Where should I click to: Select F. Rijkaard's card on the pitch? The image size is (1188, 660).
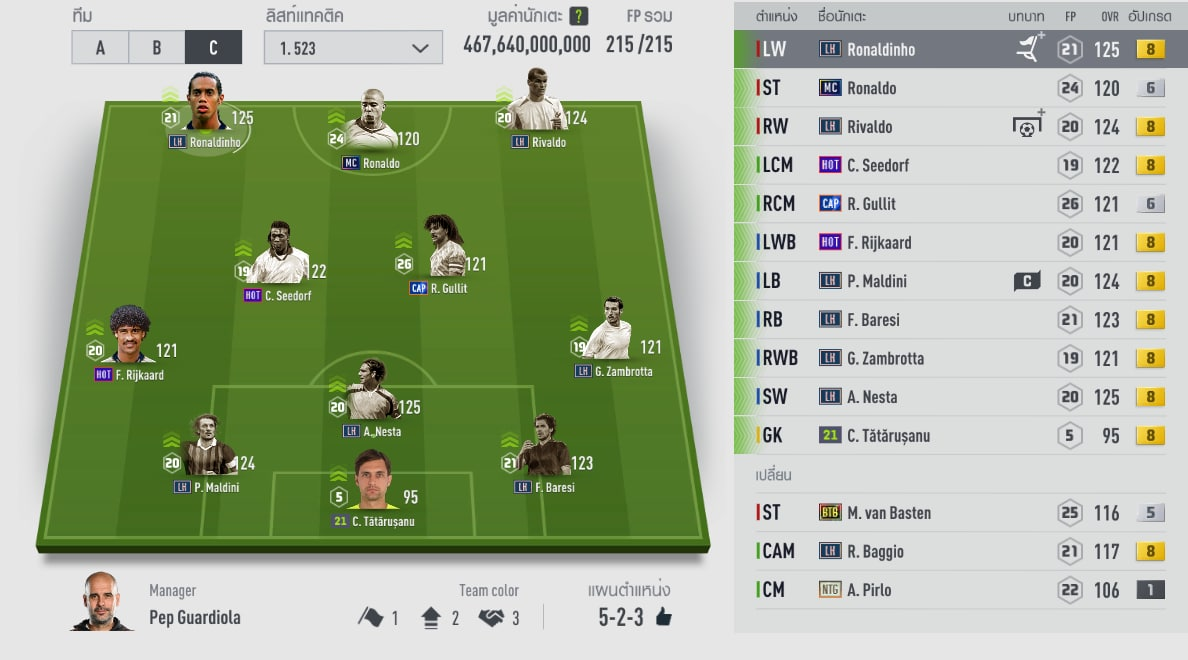130,339
